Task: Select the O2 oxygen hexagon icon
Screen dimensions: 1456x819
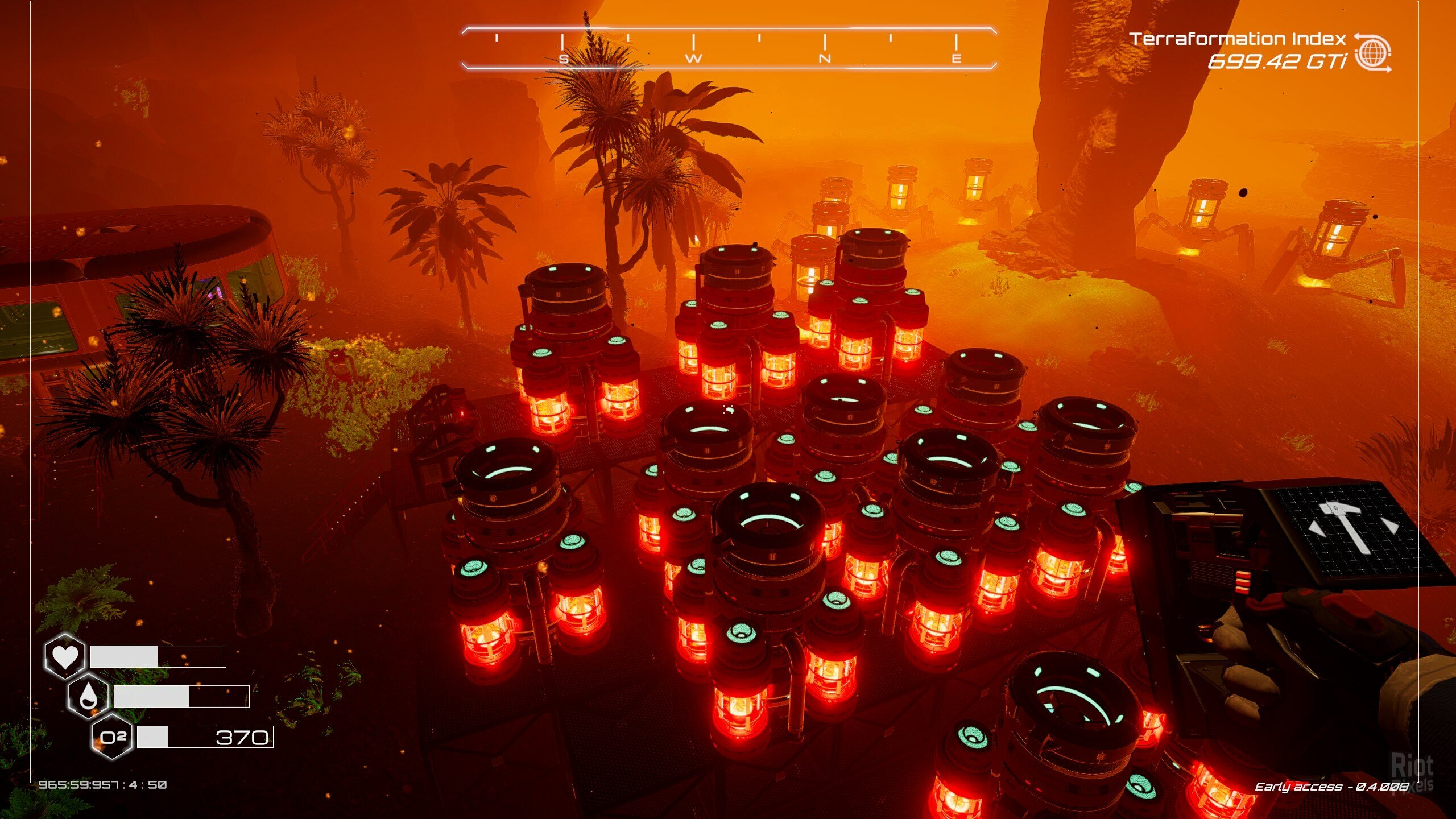Action: point(113,738)
